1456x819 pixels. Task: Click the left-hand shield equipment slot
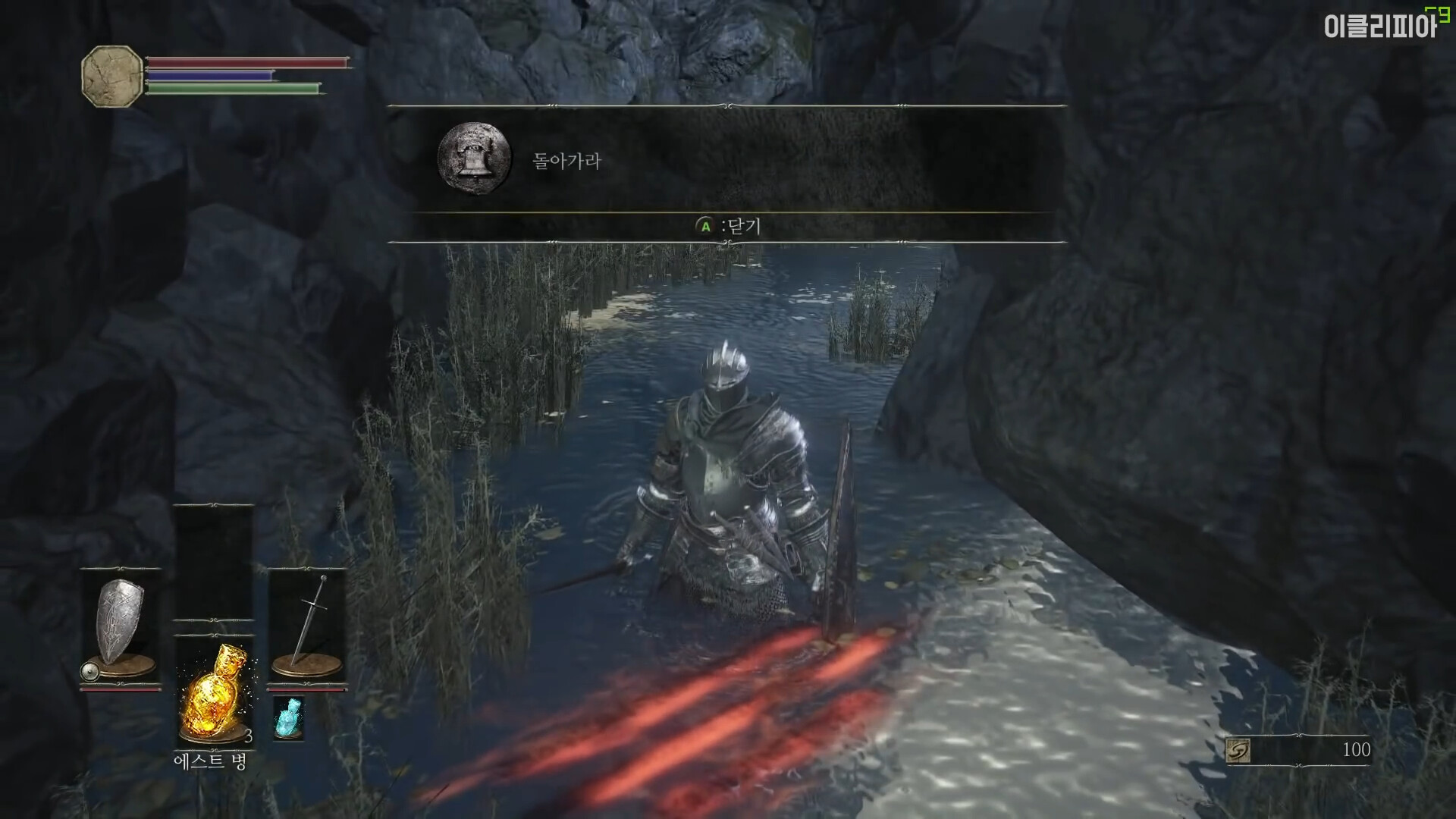pos(120,626)
